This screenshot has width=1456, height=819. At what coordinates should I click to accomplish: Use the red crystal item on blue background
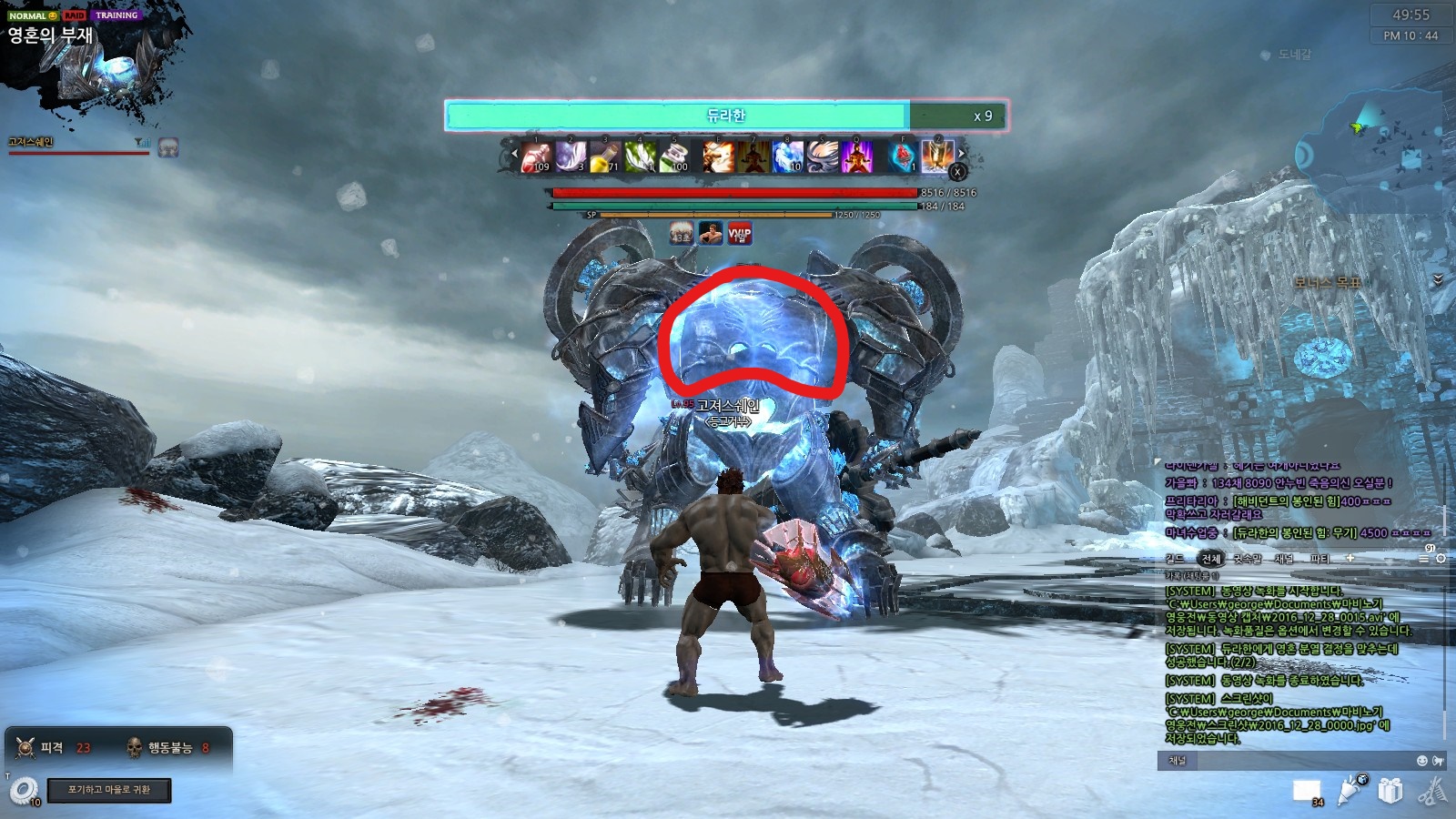902,157
